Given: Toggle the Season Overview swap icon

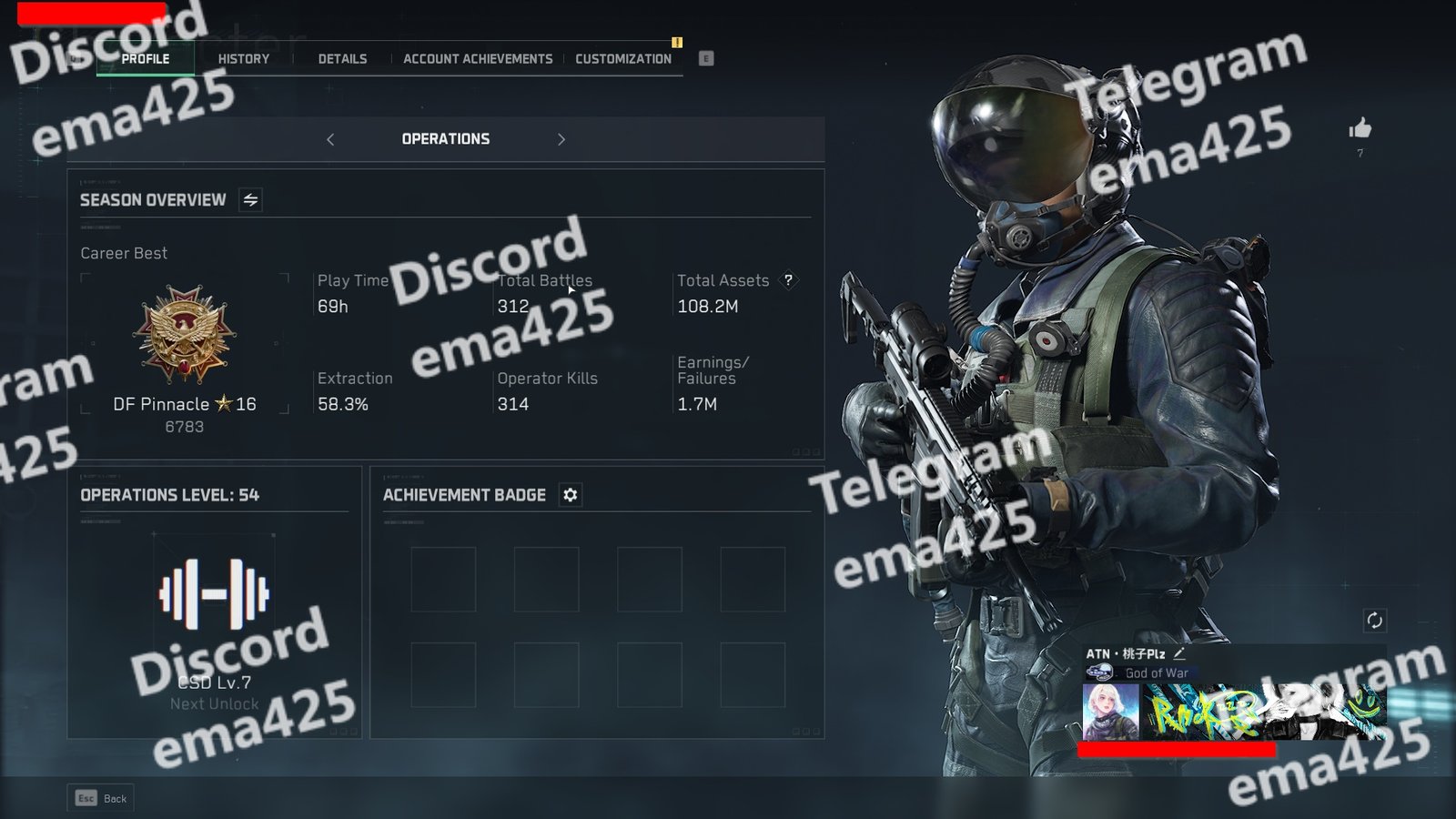Looking at the screenshot, I should click(251, 200).
